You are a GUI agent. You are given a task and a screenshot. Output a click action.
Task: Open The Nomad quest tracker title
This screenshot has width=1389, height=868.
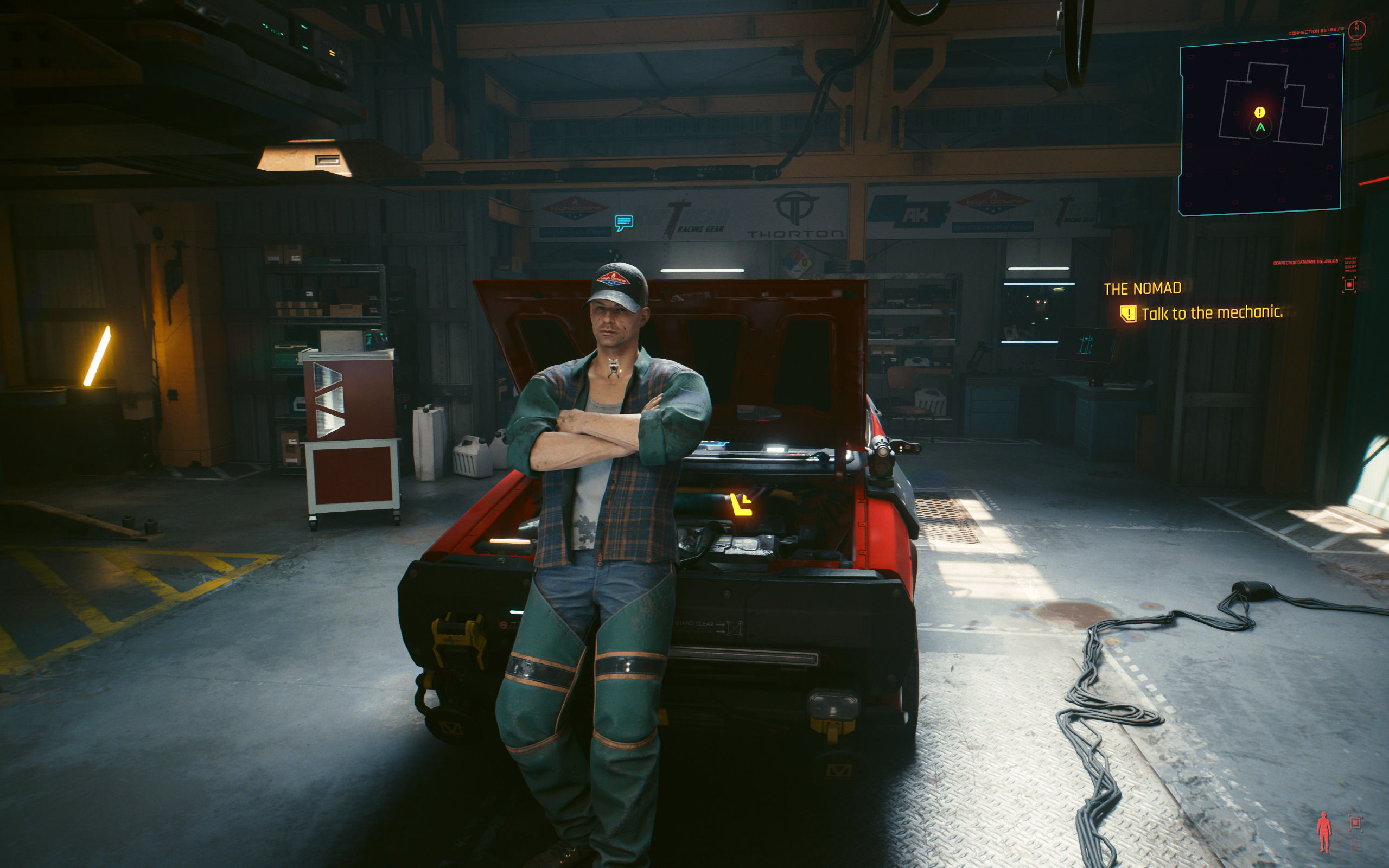[x=1142, y=288]
